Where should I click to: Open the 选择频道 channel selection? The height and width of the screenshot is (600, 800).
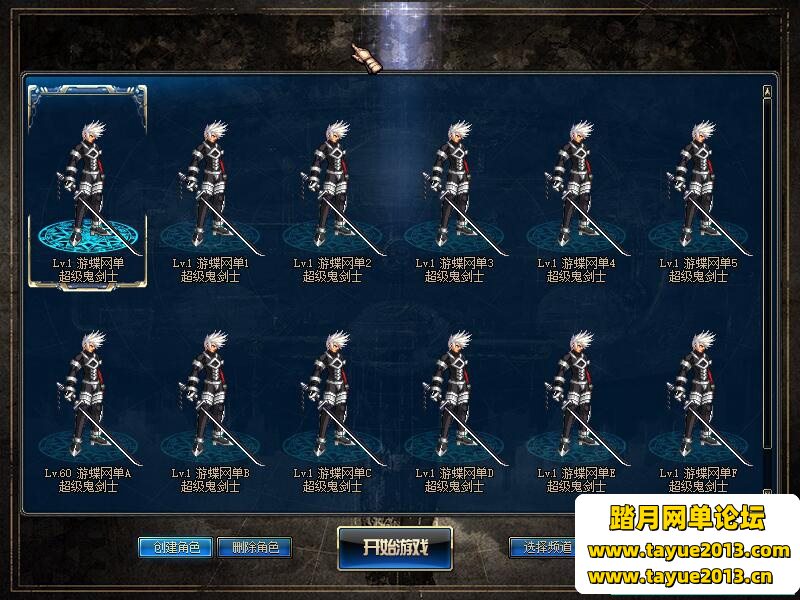541,547
